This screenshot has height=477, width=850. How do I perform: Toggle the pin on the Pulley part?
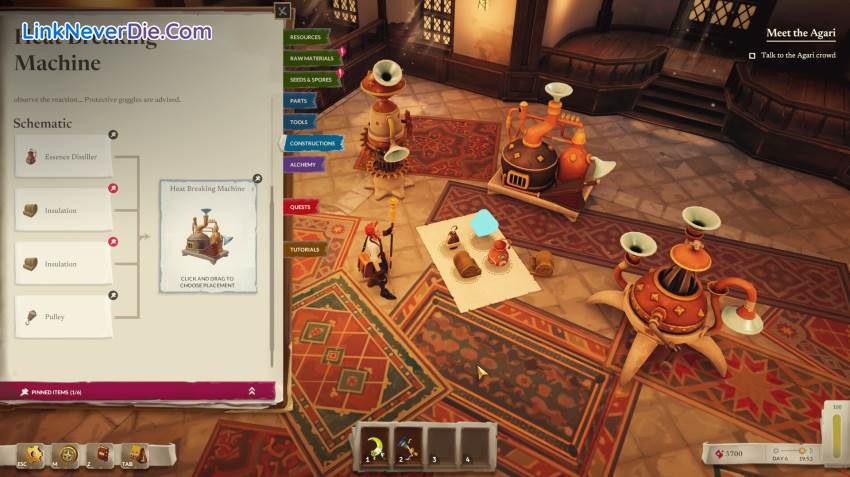[x=113, y=295]
